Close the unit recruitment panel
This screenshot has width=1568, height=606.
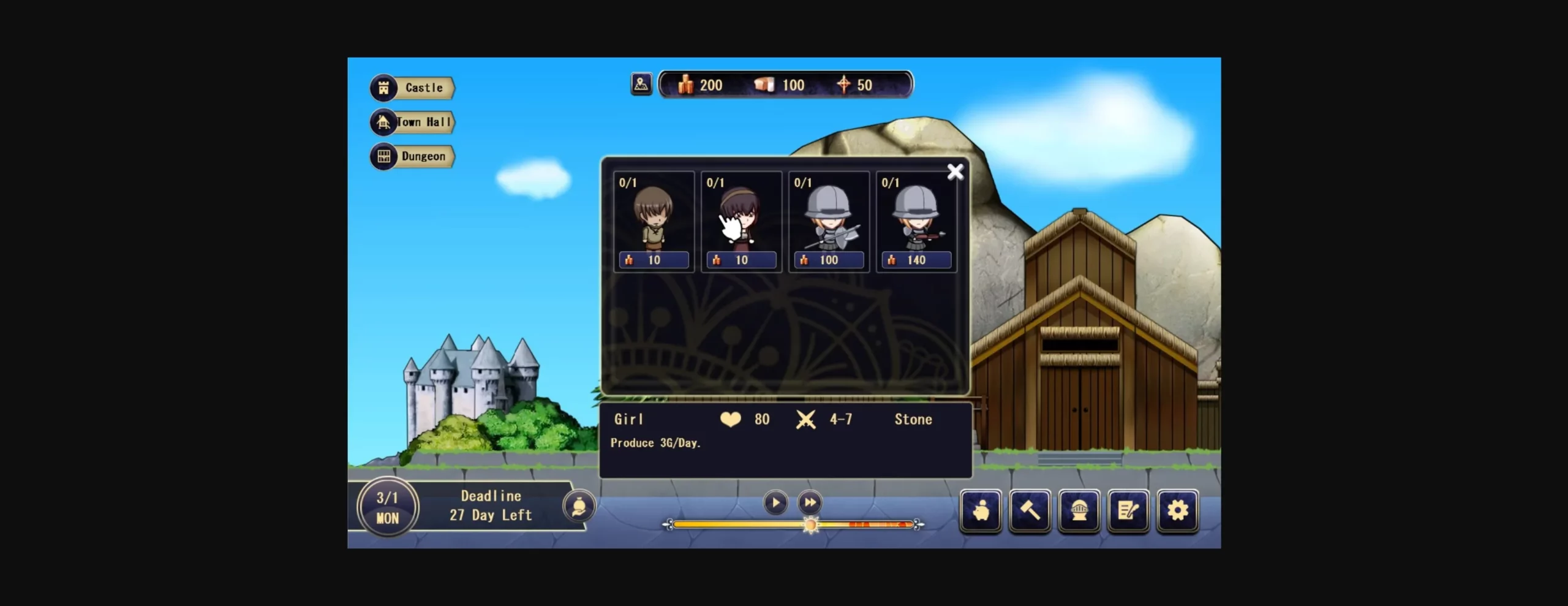tap(956, 172)
